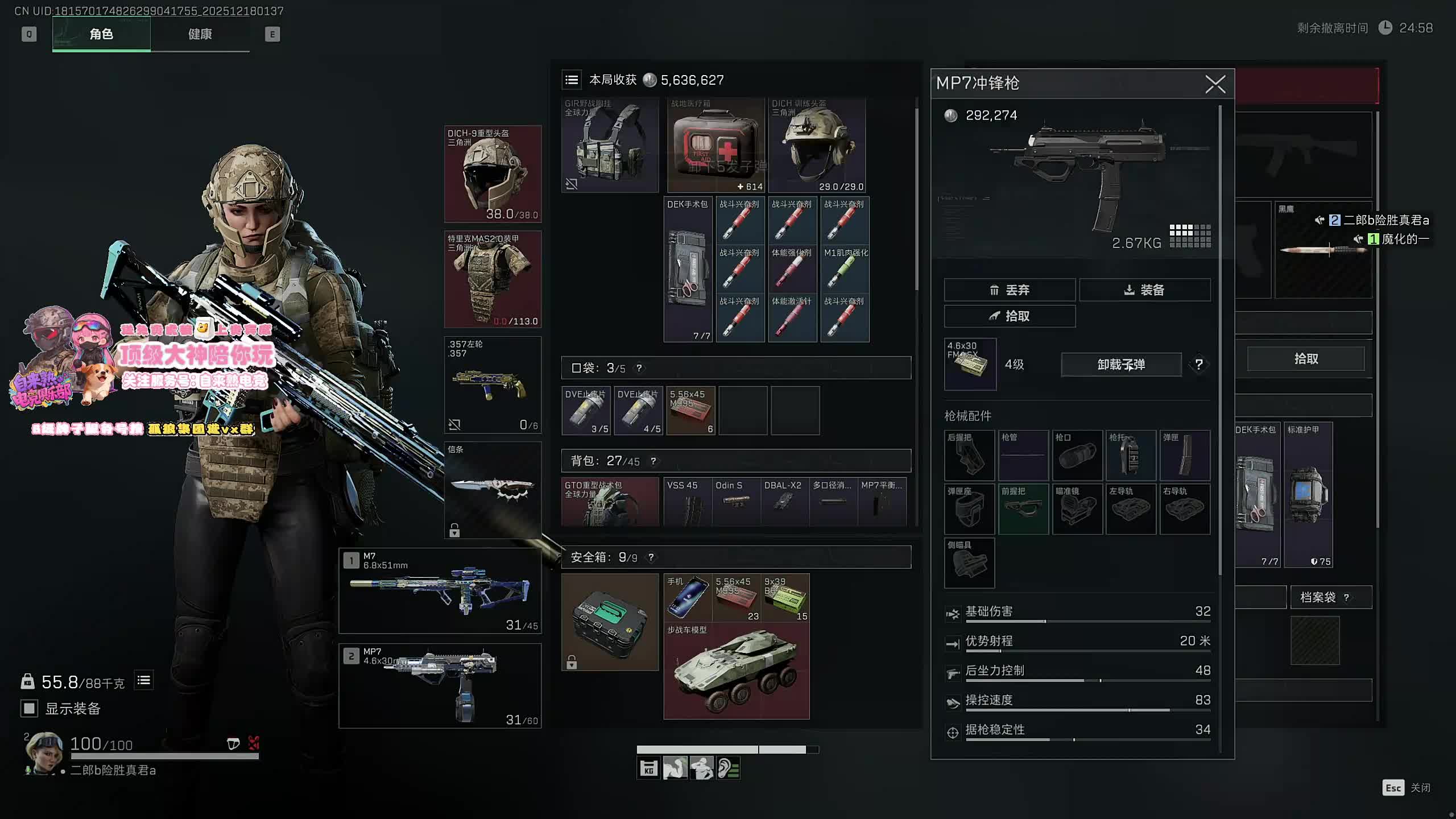Select the 前握把 foregrip attachment slot
The image size is (1456, 819).
tap(1023, 509)
